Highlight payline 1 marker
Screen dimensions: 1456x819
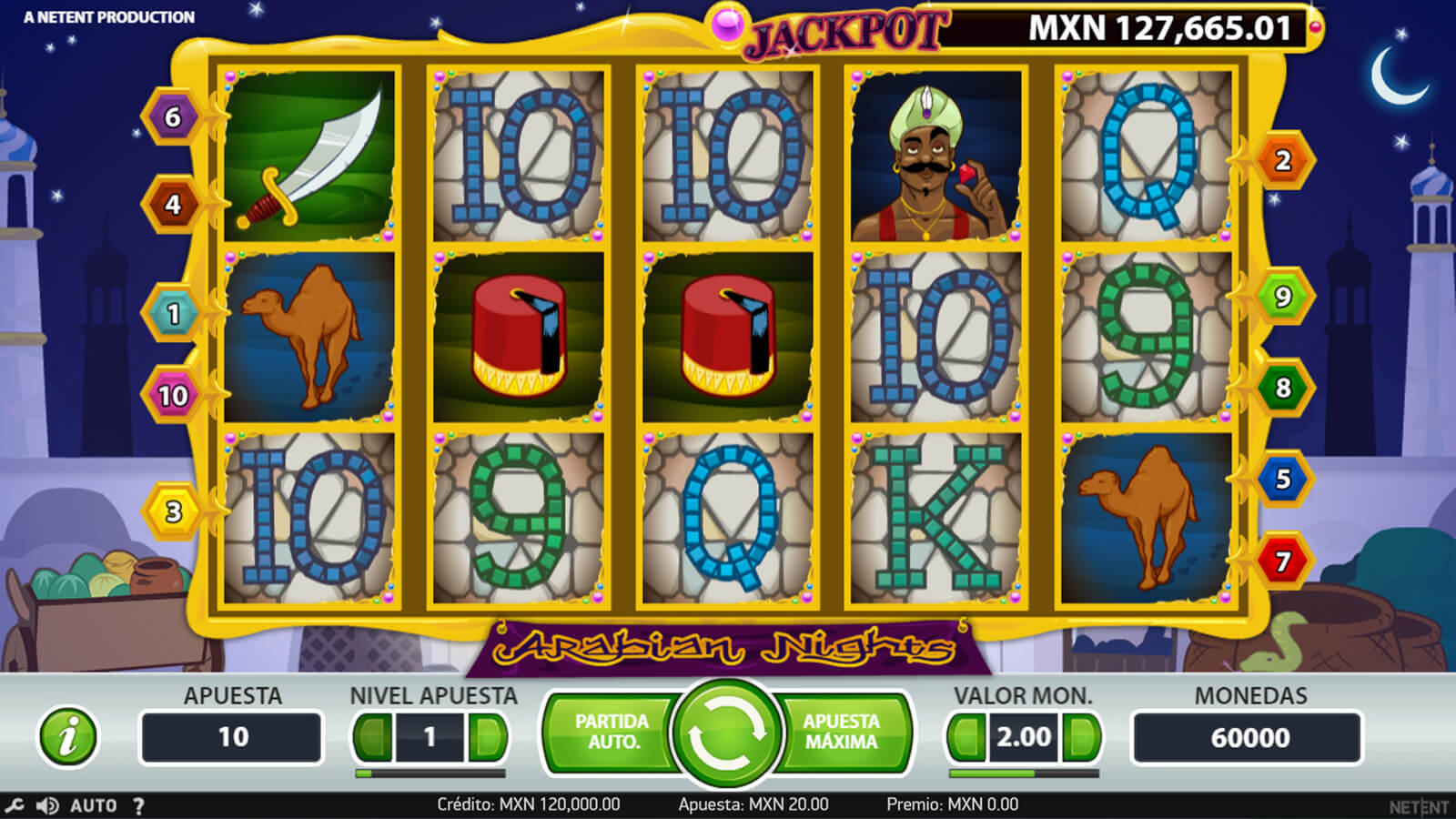tap(173, 314)
